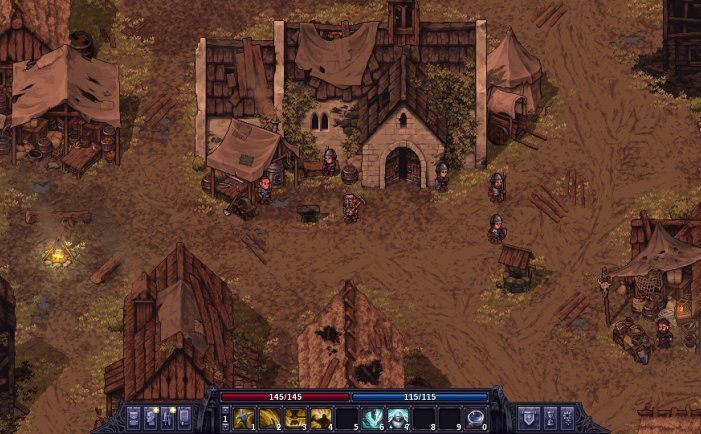Image resolution: width=701 pixels, height=434 pixels.
Task: Click the hourglass button
Action: pyautogui.click(x=550, y=417)
